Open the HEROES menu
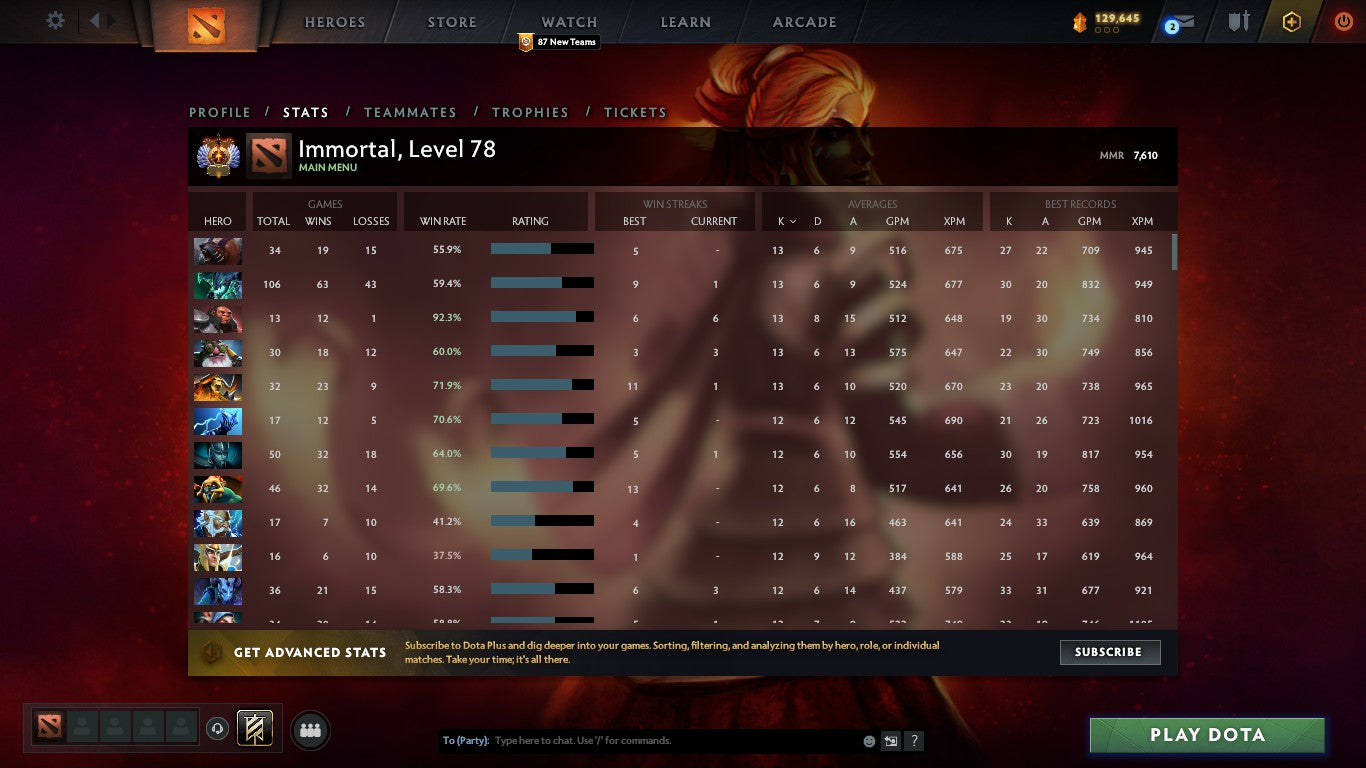This screenshot has width=1366, height=768. click(x=334, y=21)
